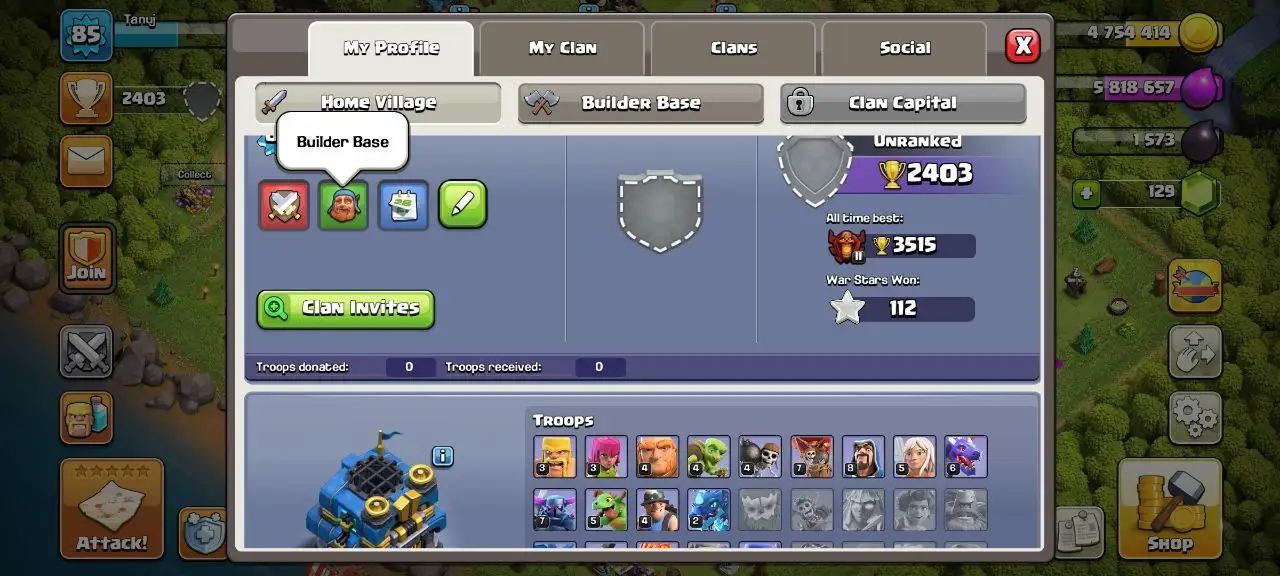Open the Attack map
This screenshot has height=576, width=1280.
[112, 508]
